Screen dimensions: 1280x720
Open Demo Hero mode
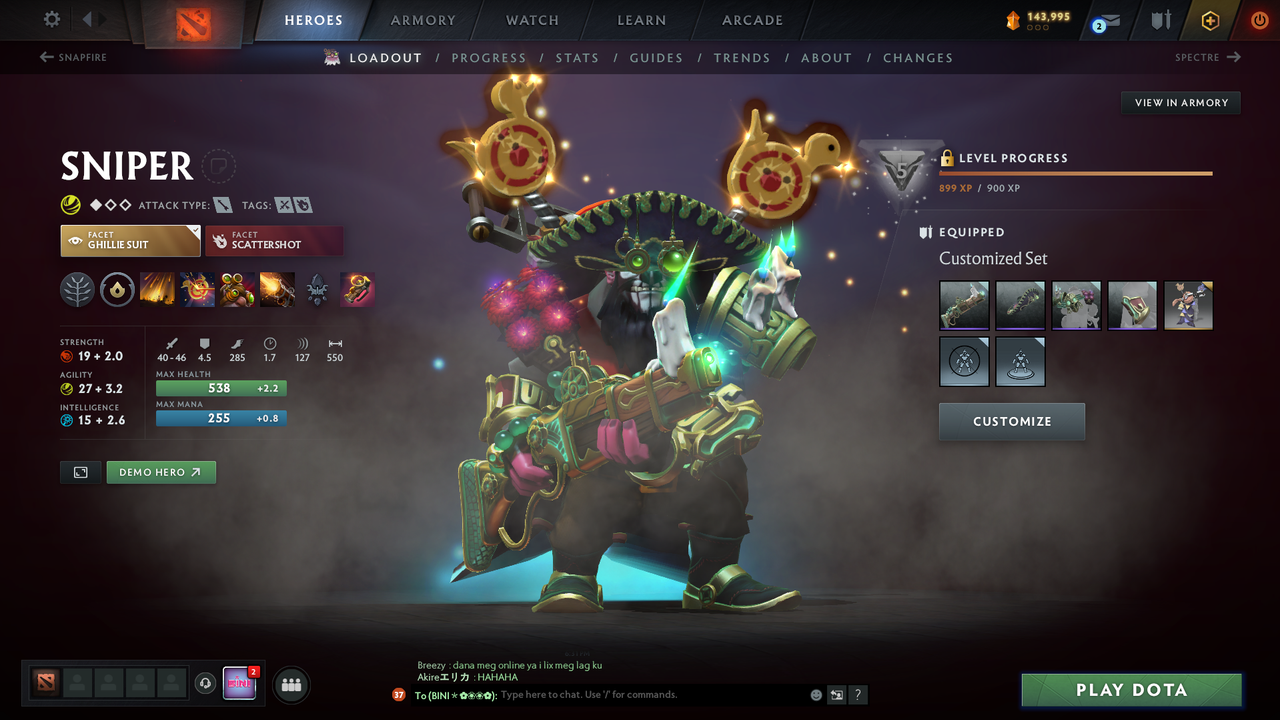pyautogui.click(x=160, y=472)
